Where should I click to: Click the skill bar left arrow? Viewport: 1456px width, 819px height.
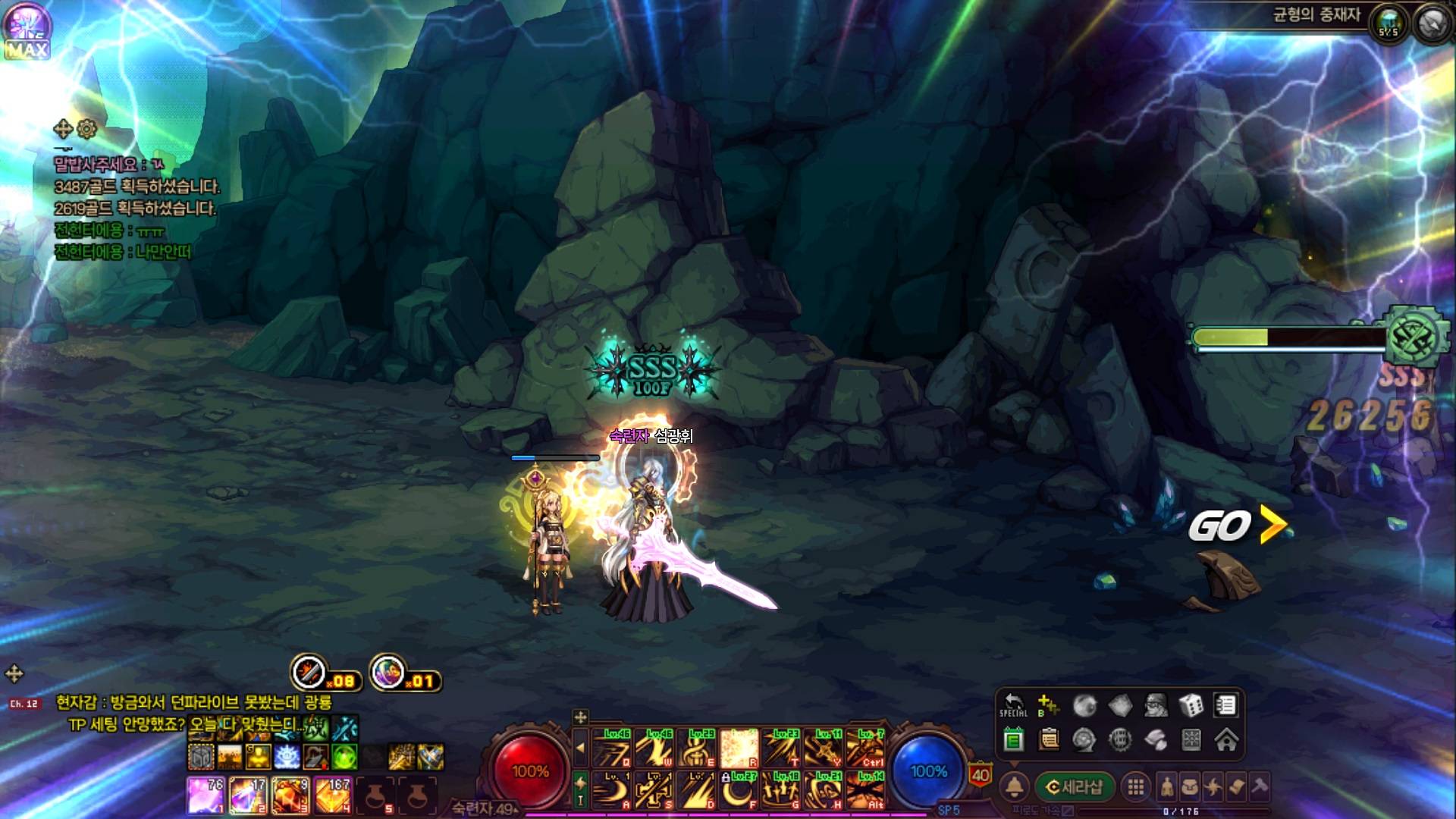point(580,748)
